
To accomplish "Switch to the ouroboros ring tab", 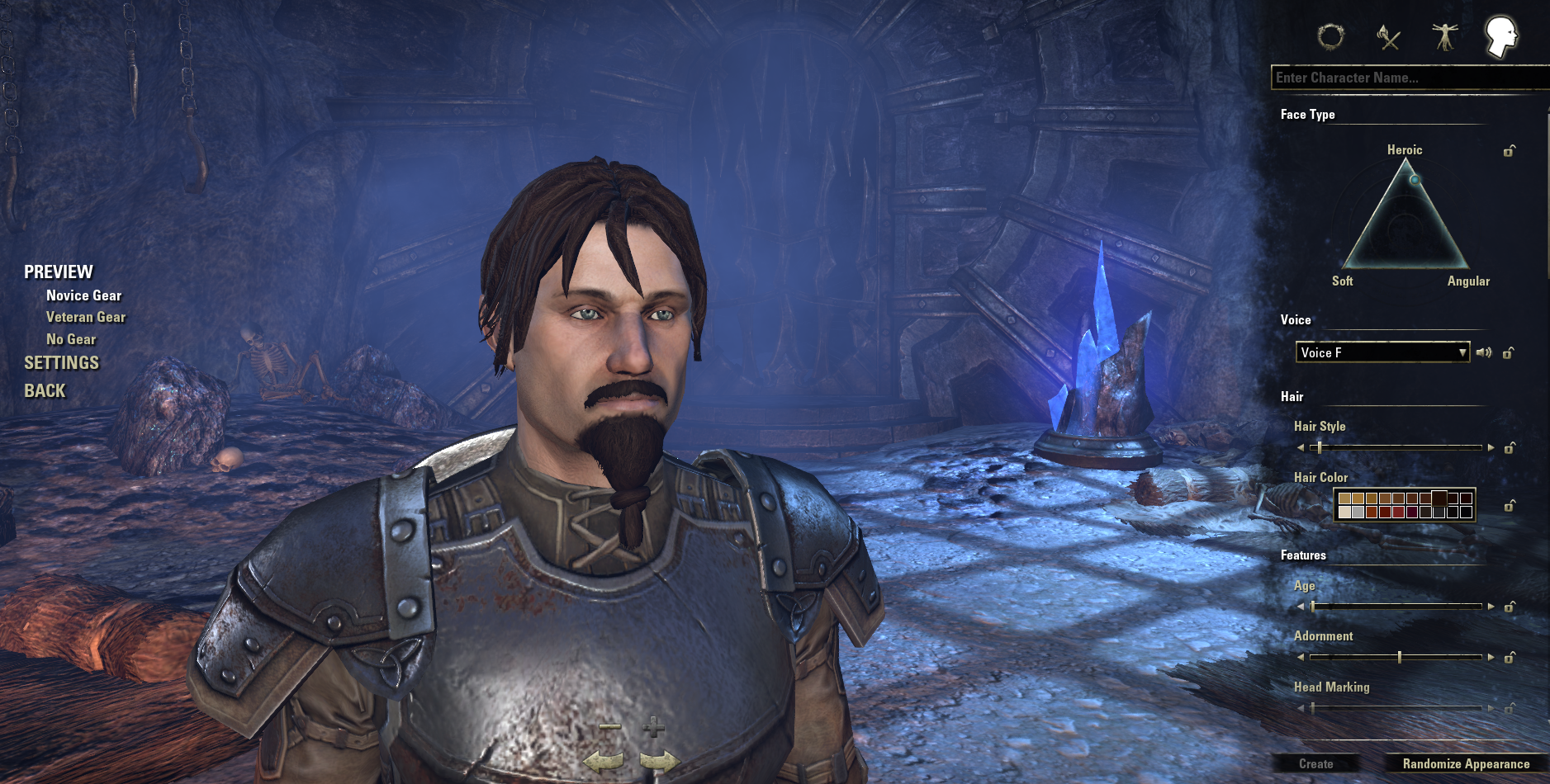I will pyautogui.click(x=1330, y=36).
